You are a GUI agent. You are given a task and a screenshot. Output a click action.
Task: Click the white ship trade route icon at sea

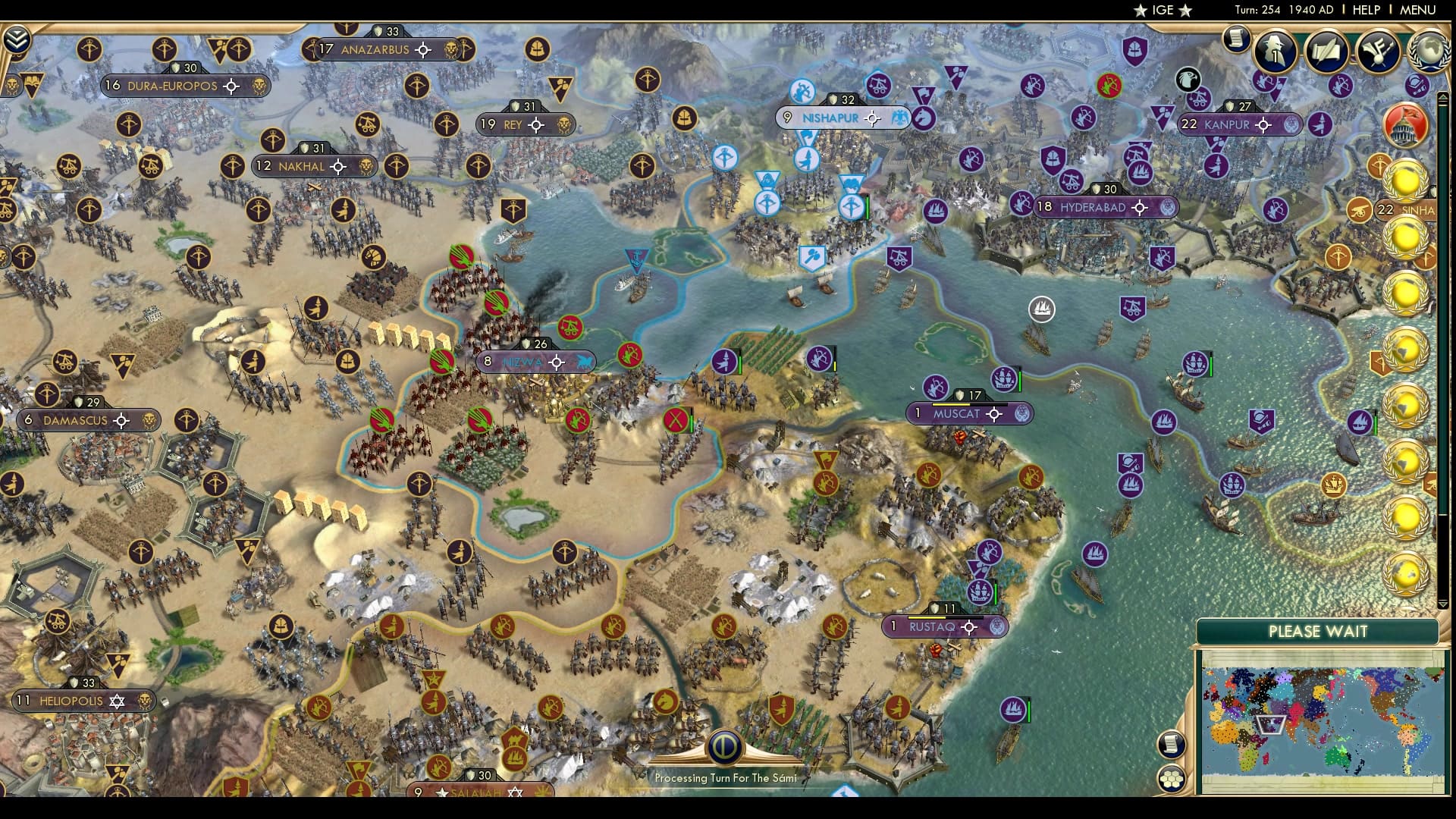tap(1041, 309)
